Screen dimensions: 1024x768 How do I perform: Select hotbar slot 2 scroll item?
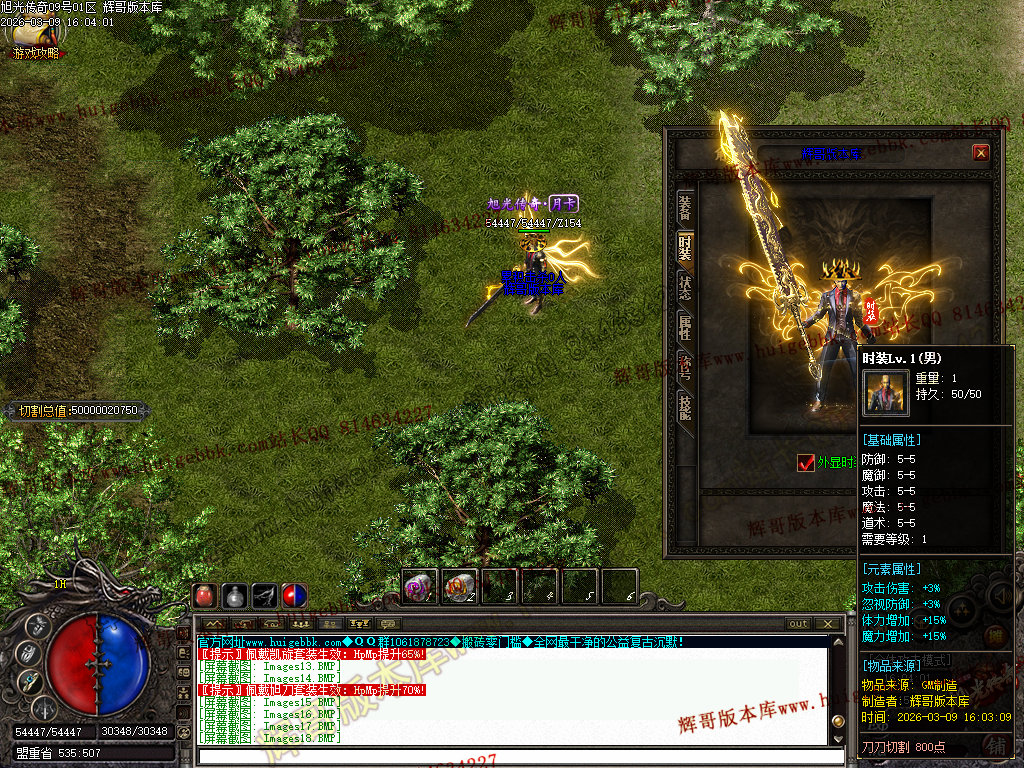coord(460,585)
